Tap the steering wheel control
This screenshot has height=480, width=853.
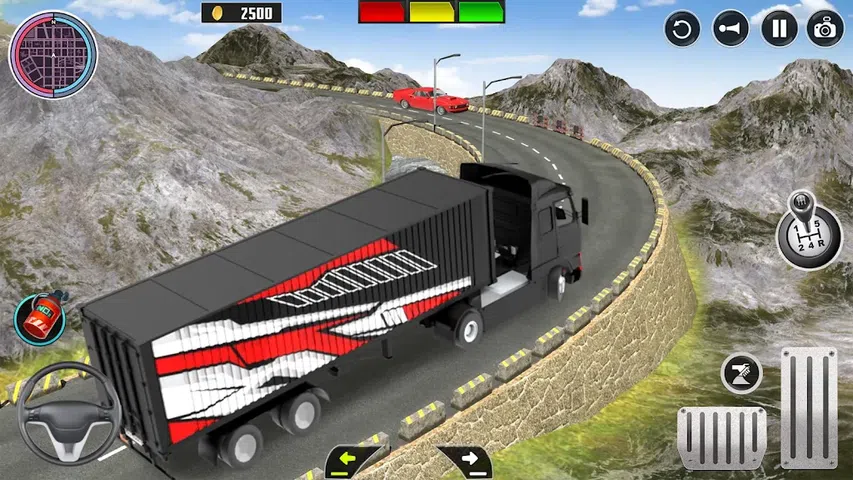click(x=69, y=414)
